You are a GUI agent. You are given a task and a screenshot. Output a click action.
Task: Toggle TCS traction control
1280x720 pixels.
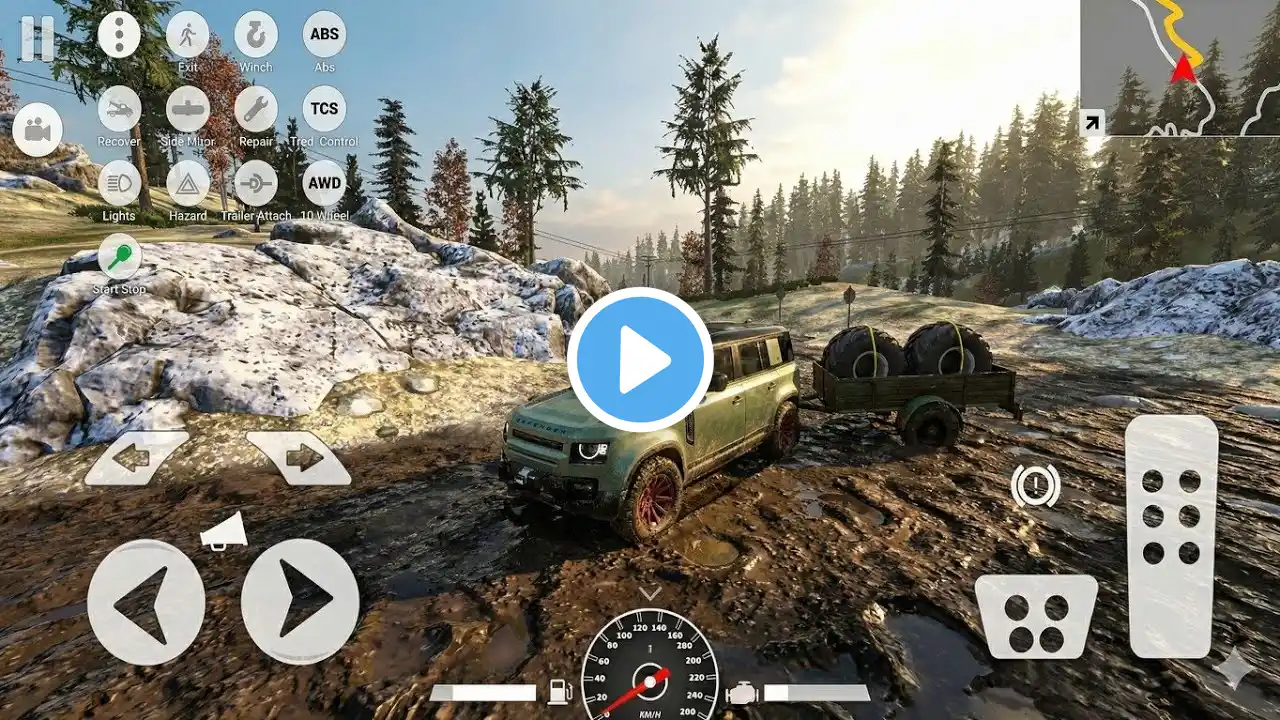point(324,109)
